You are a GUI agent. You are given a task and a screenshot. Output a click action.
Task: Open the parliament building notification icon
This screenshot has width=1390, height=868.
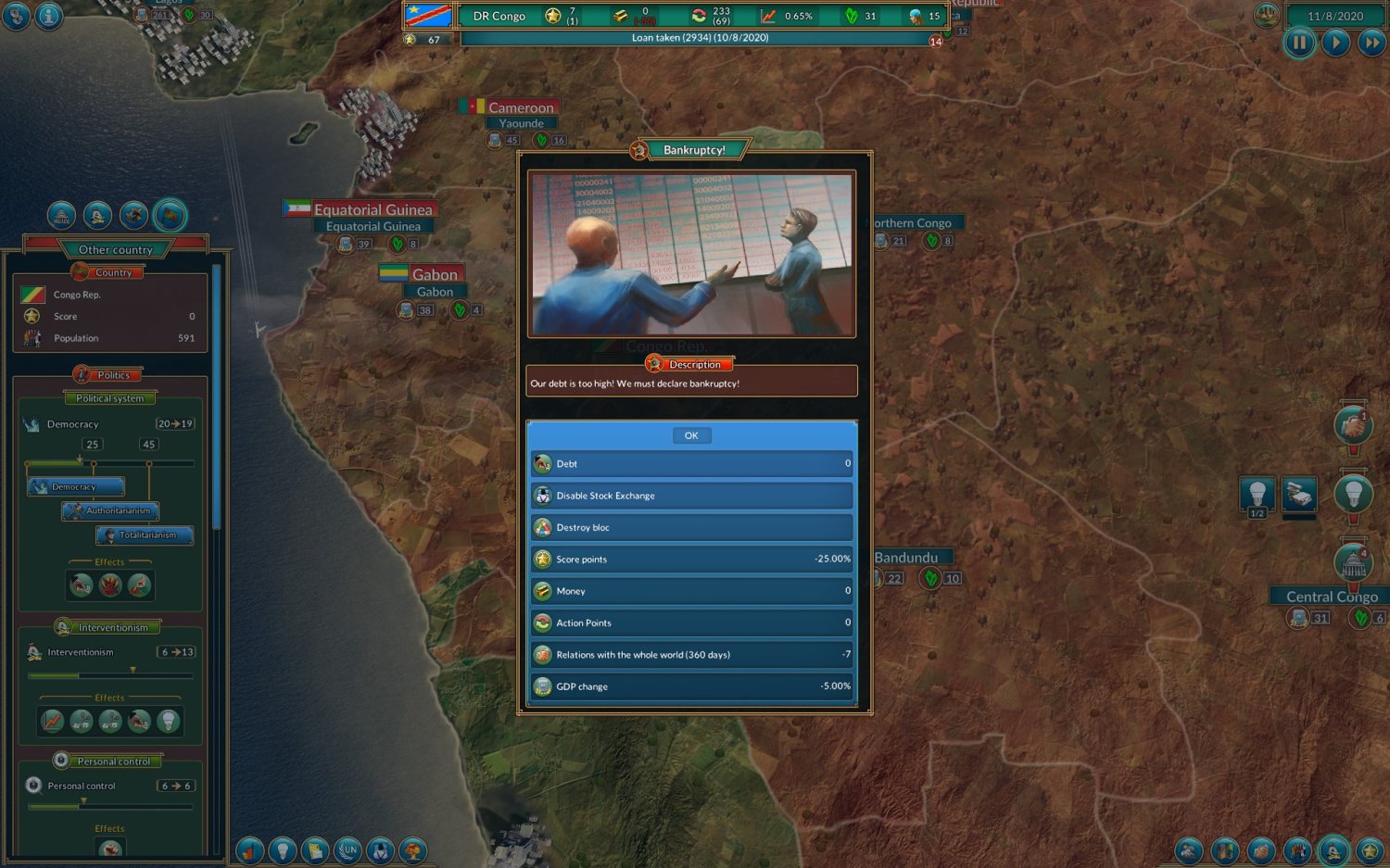coord(1353,563)
